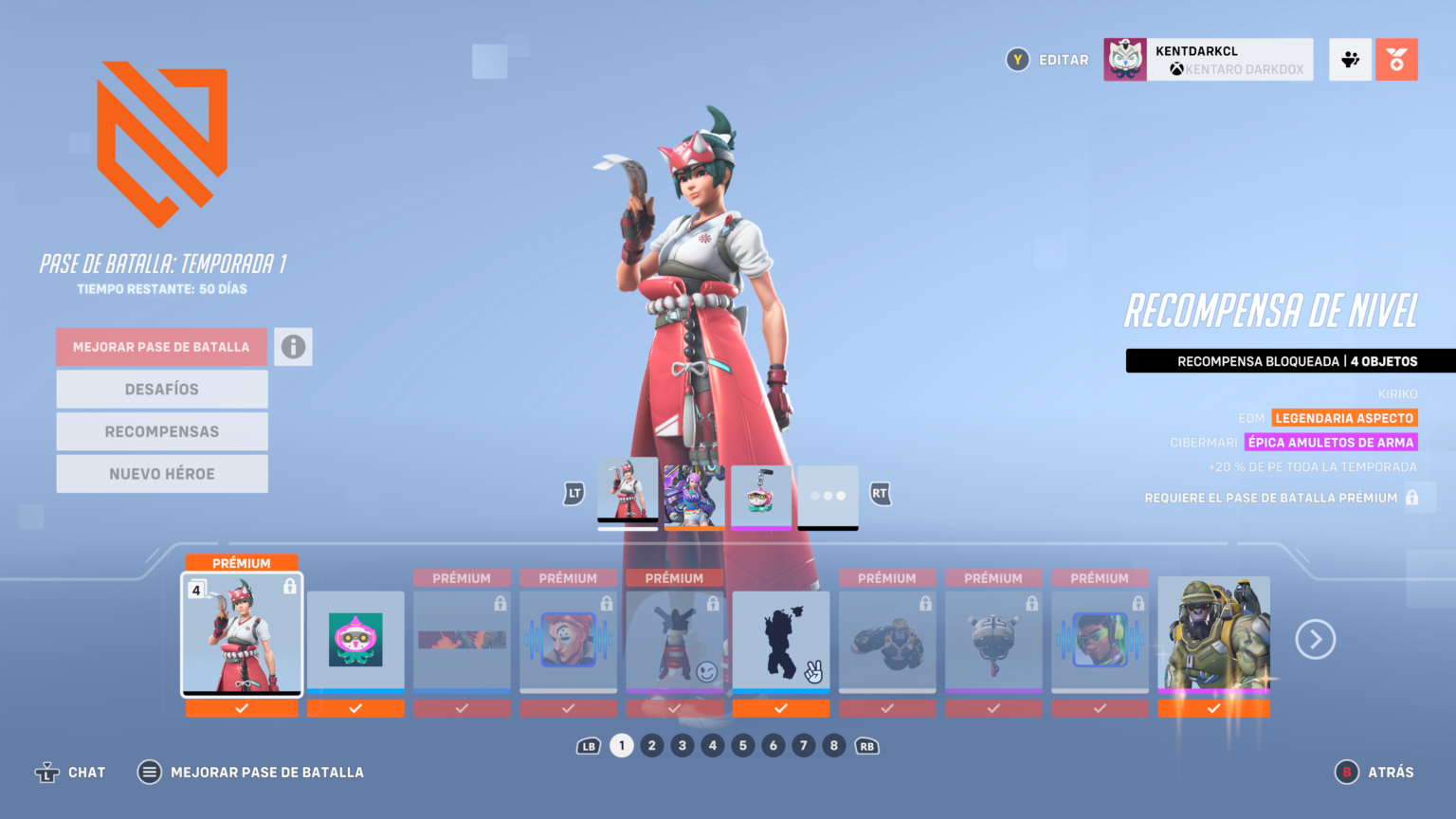Click the B Atrás button icon
The width and height of the screenshot is (1456, 819).
1346,772
